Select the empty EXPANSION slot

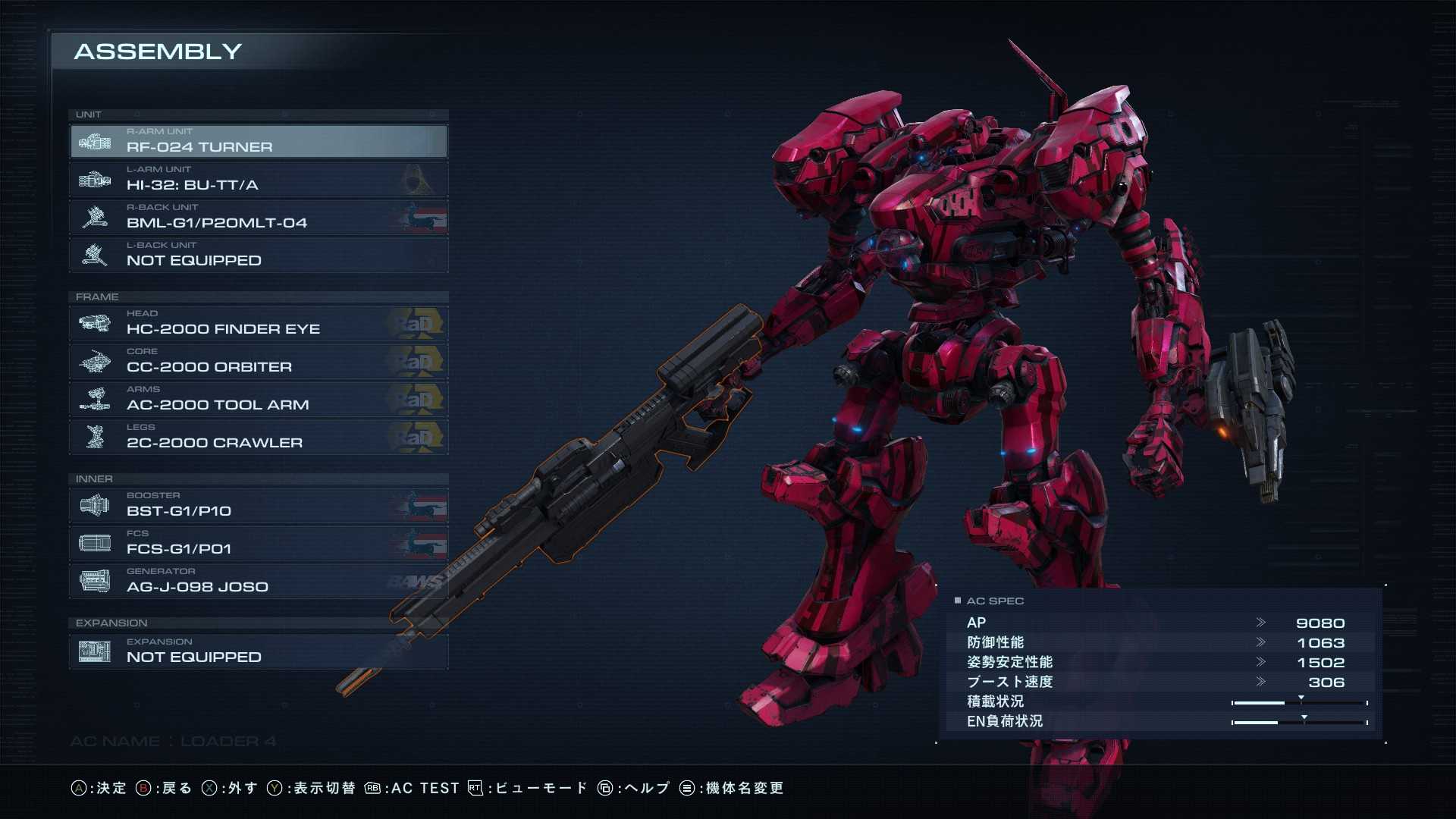(258, 652)
